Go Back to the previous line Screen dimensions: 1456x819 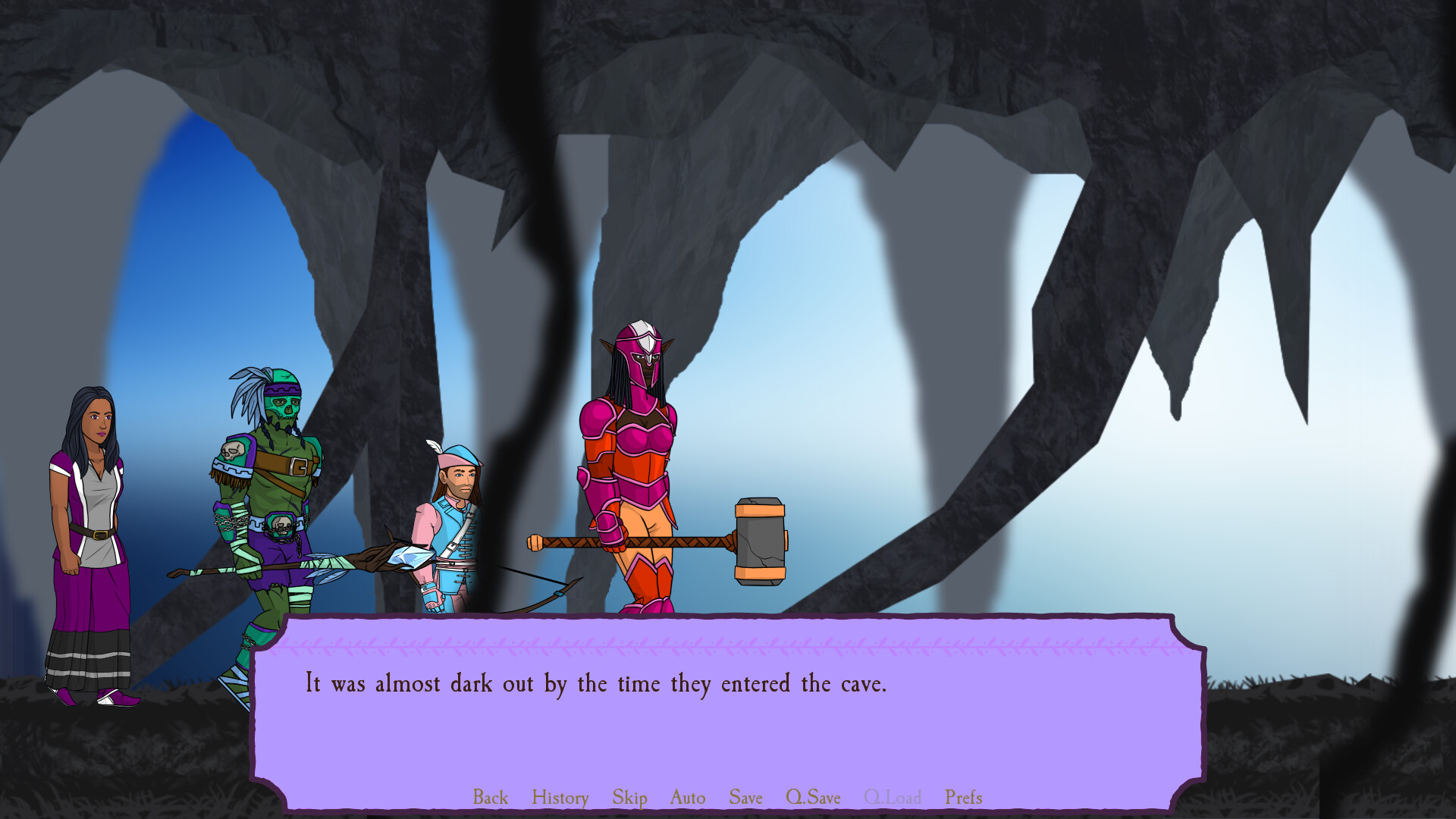pyautogui.click(x=490, y=797)
